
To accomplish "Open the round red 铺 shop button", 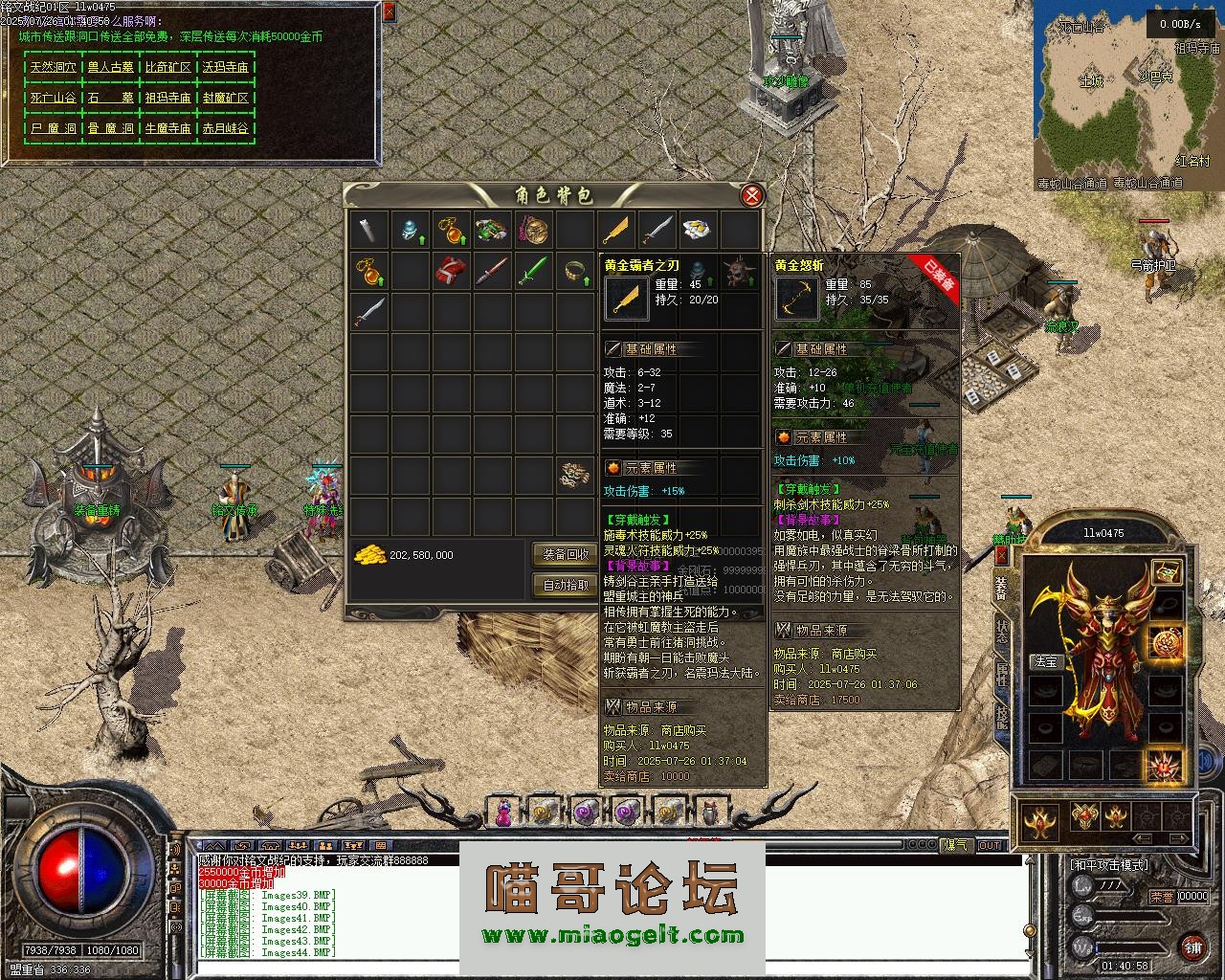I will click(x=1192, y=947).
